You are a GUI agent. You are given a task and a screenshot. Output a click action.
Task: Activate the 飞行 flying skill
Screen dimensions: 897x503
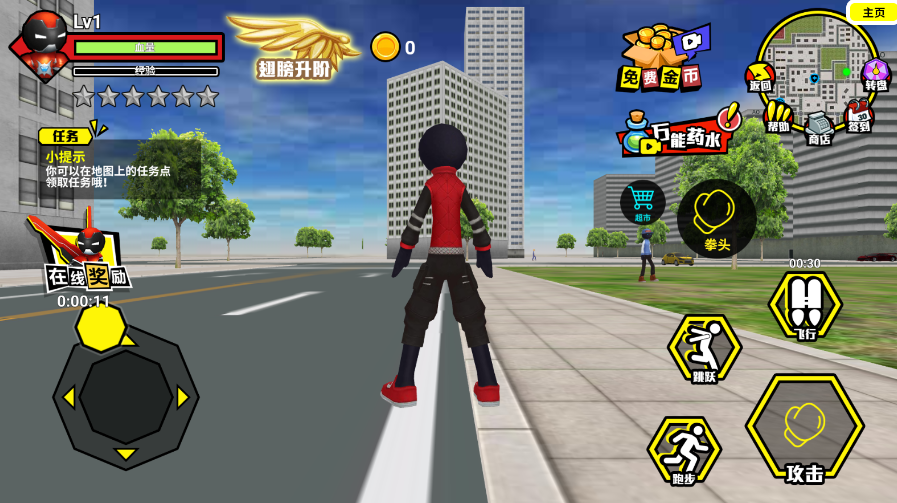(804, 304)
